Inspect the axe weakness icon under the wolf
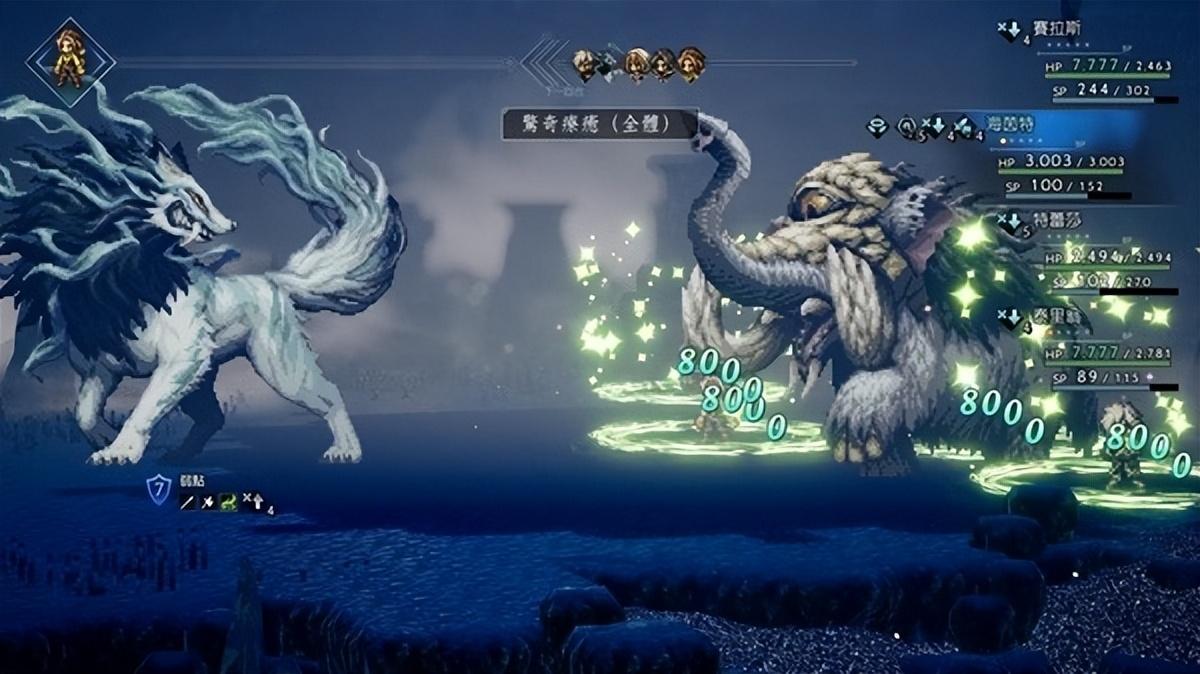 tap(209, 503)
